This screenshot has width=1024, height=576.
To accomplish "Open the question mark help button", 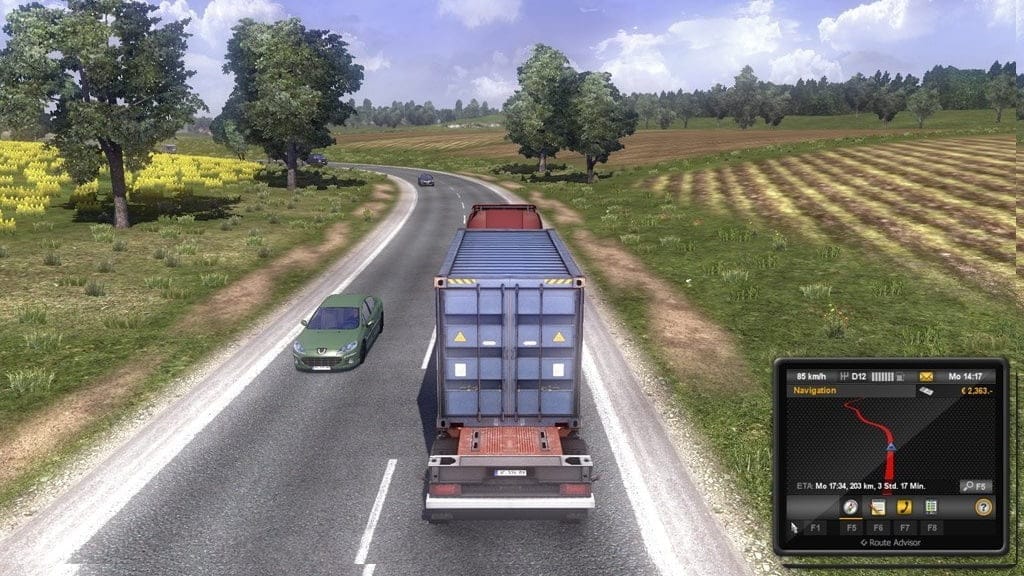I will coord(983,507).
